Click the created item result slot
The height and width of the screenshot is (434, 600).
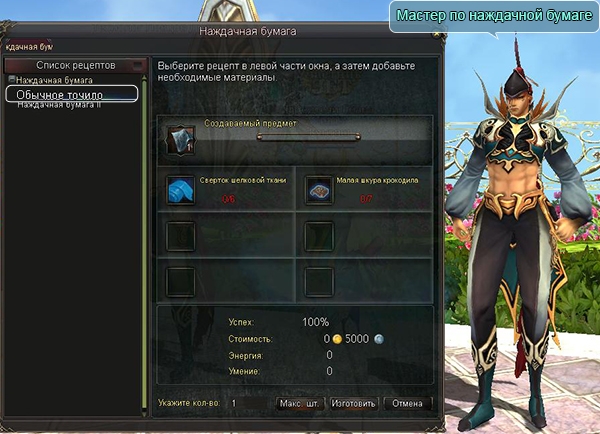pos(181,138)
